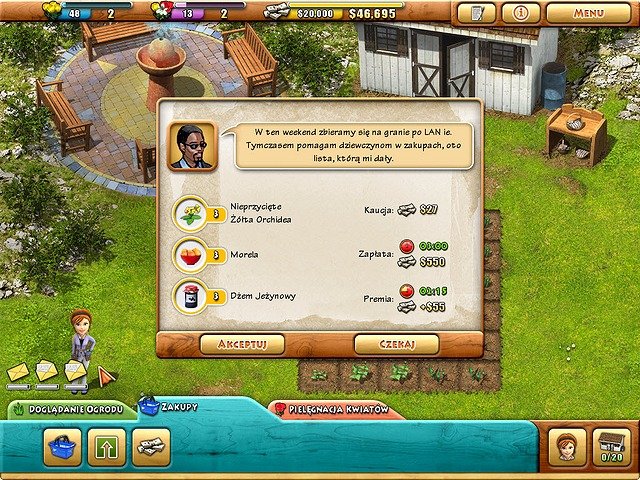Accept the order with the Akceptuj button
The image size is (640, 480).
pyautogui.click(x=241, y=344)
